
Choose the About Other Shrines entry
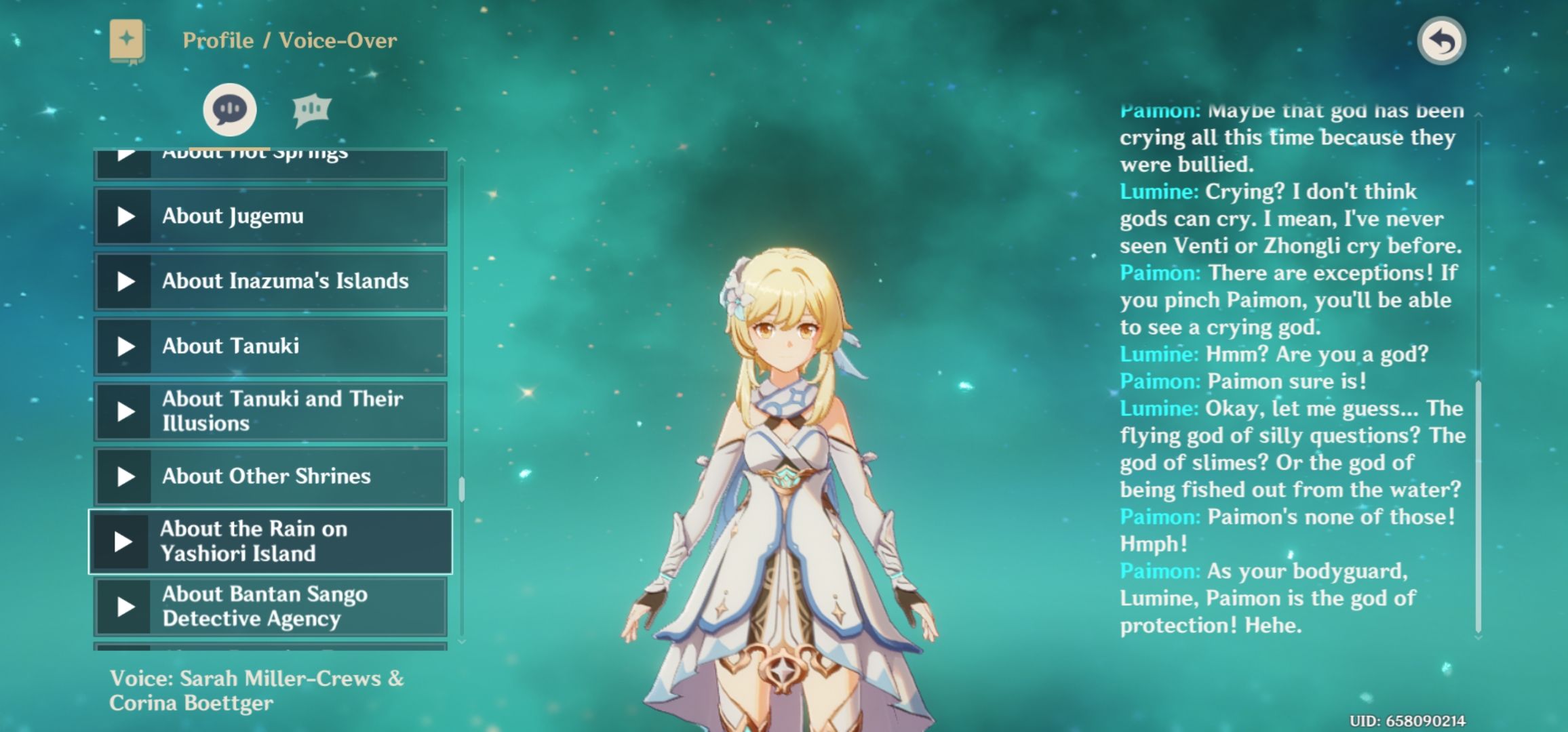pos(266,476)
